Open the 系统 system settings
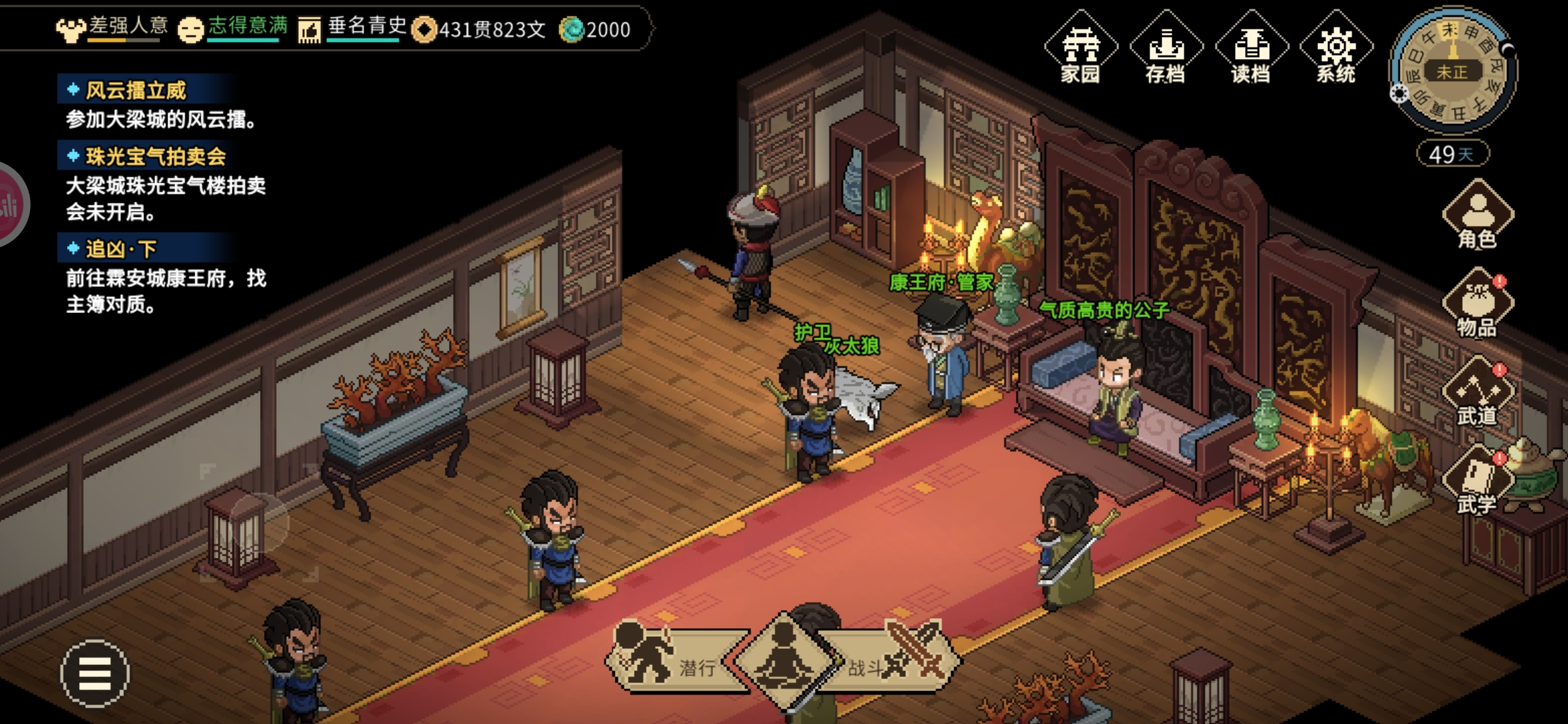 pyautogui.click(x=1335, y=48)
